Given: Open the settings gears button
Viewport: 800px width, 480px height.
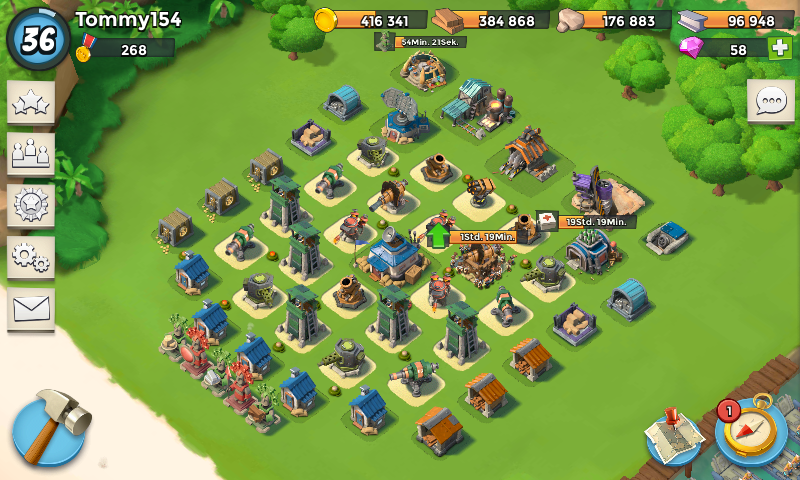Looking at the screenshot, I should [x=31, y=258].
